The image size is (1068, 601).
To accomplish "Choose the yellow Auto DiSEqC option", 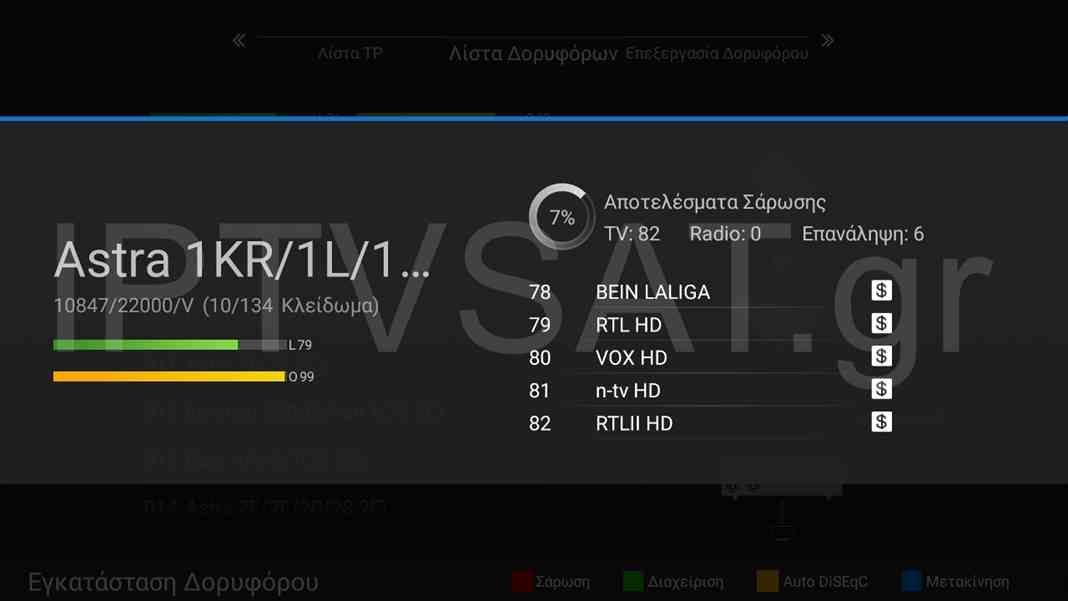I will [813, 581].
